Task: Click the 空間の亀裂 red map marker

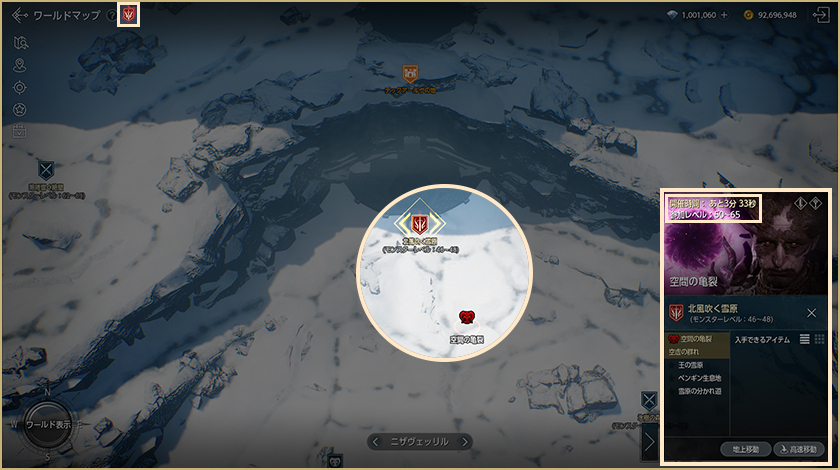Action: (x=466, y=317)
